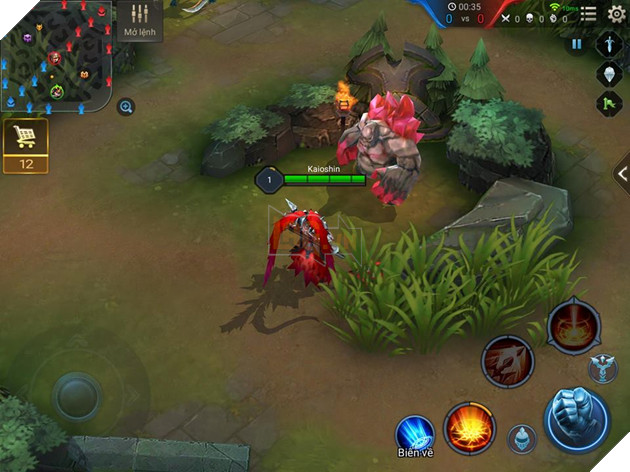Open the Mở lệnh command panel
The image size is (630, 472).
(139, 21)
